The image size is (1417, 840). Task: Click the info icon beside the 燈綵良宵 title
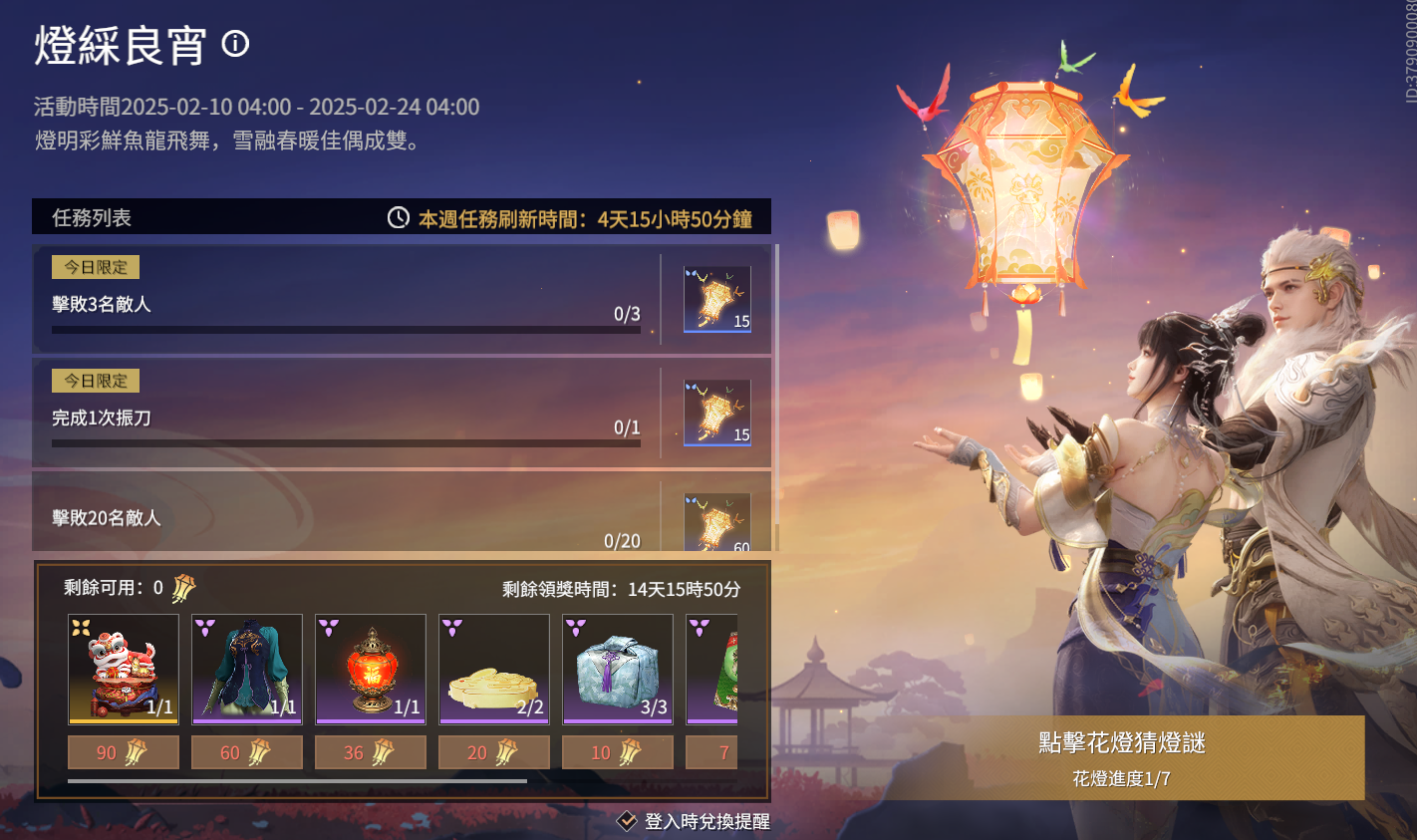[x=236, y=45]
